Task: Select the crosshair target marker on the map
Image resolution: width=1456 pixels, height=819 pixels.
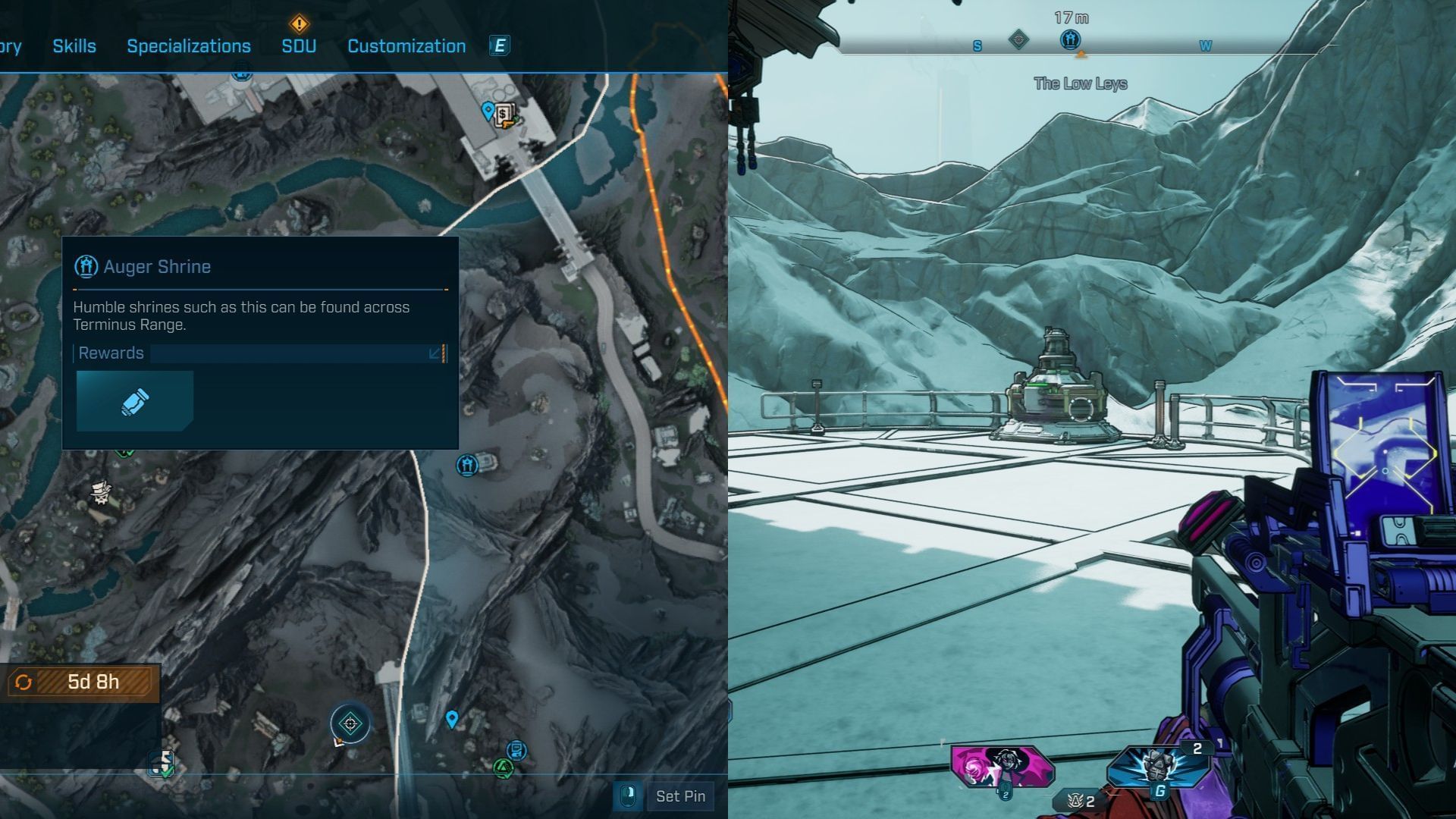Action: point(350,723)
